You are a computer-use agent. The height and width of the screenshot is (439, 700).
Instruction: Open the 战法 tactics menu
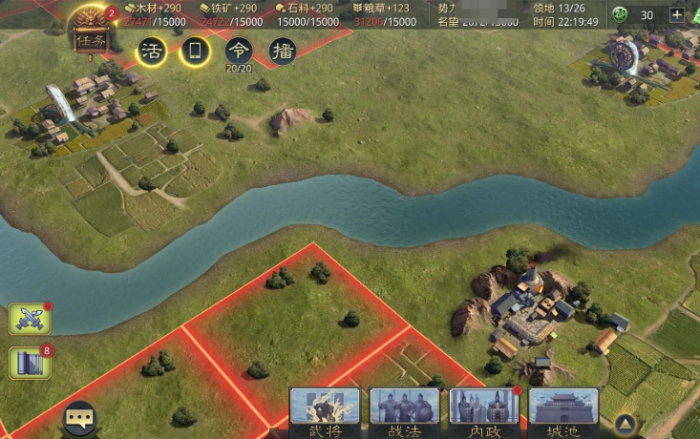[404, 410]
